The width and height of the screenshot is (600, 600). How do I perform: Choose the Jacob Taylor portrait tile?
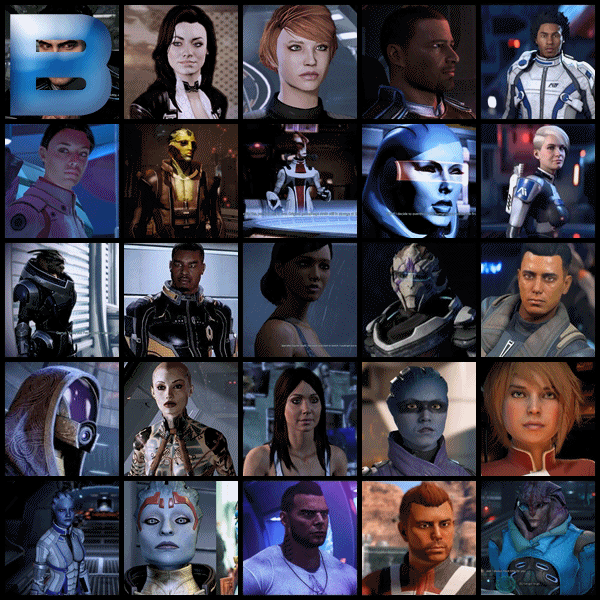pos(181,300)
